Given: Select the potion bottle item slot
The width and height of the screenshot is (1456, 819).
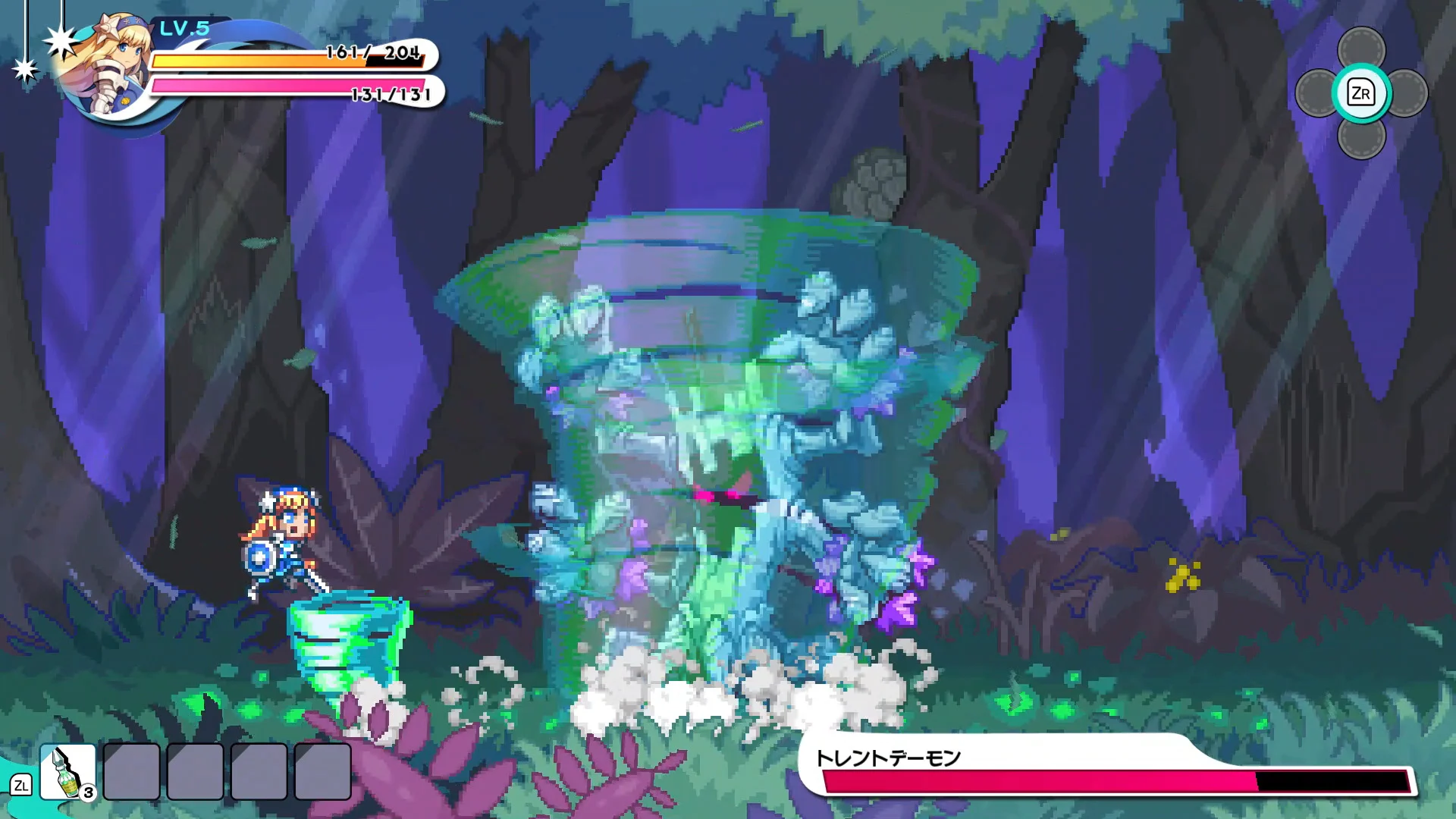Looking at the screenshot, I should point(67,771).
